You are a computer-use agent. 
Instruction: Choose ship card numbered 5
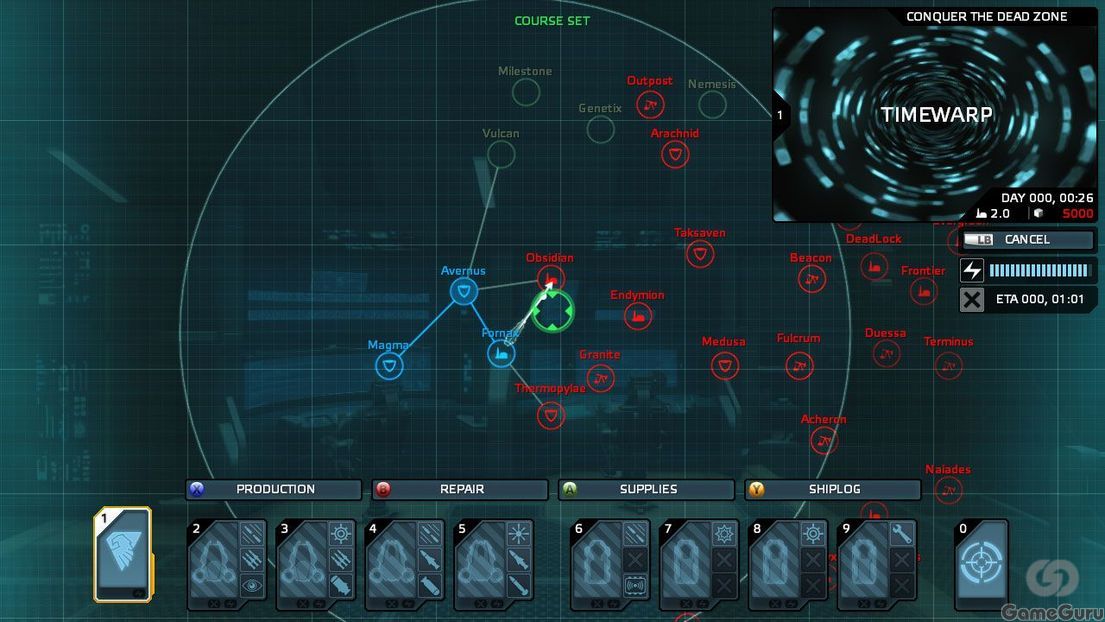(495, 565)
